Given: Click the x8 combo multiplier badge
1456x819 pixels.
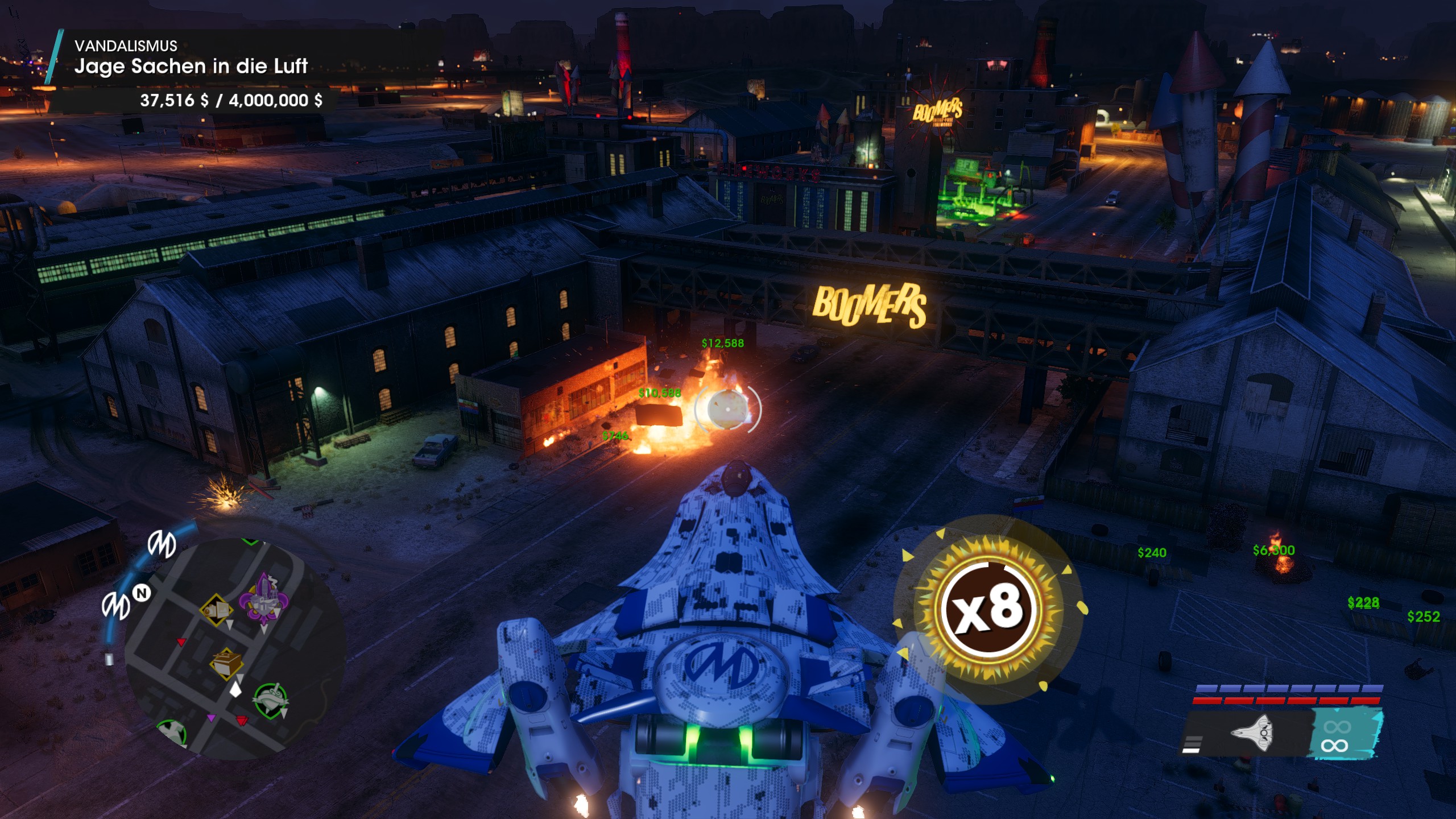Looking at the screenshot, I should [x=988, y=610].
